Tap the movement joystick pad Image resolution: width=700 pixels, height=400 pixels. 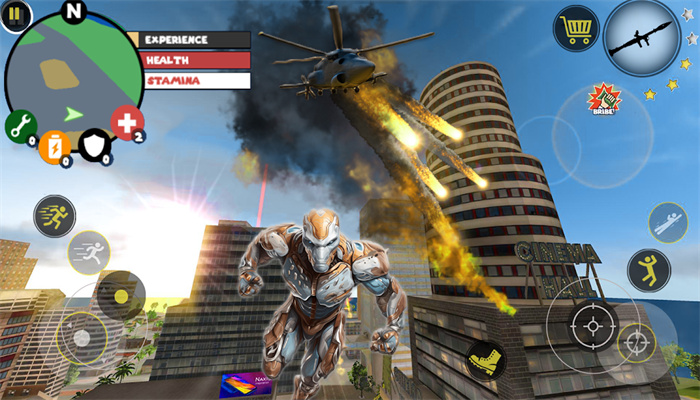[82, 335]
